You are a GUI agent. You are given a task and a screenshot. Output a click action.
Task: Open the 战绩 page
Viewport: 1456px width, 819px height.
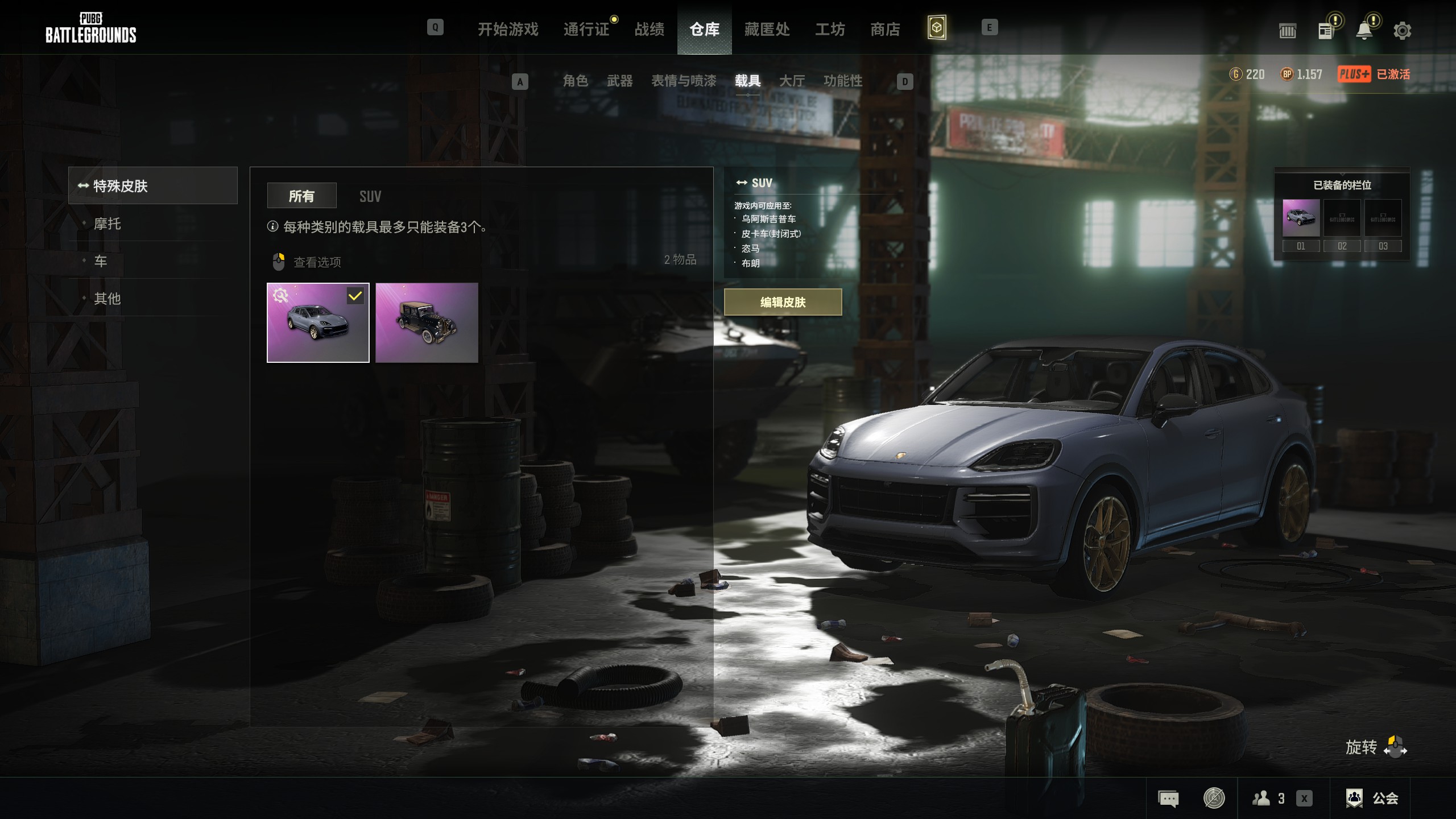[x=649, y=29]
